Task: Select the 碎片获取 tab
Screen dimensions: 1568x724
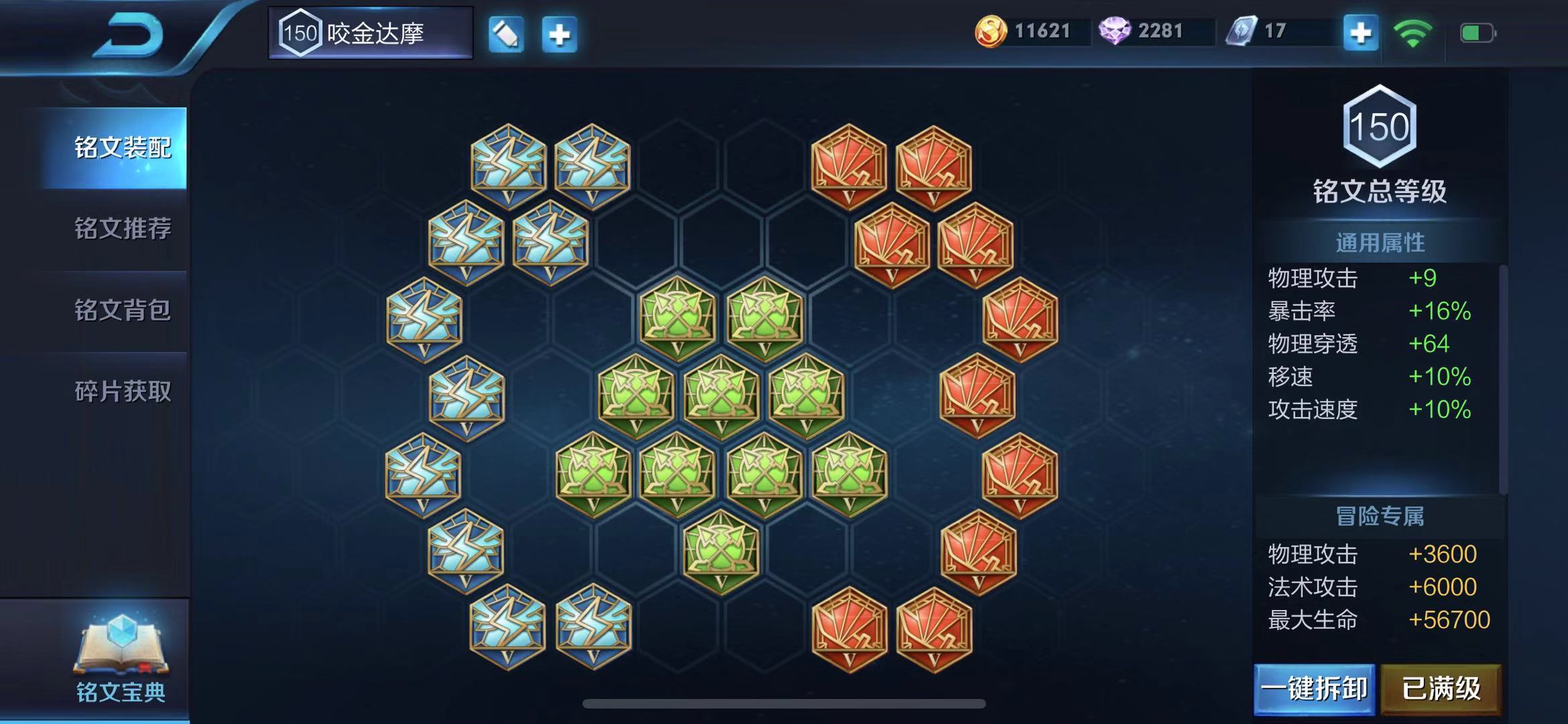Action: [x=122, y=391]
